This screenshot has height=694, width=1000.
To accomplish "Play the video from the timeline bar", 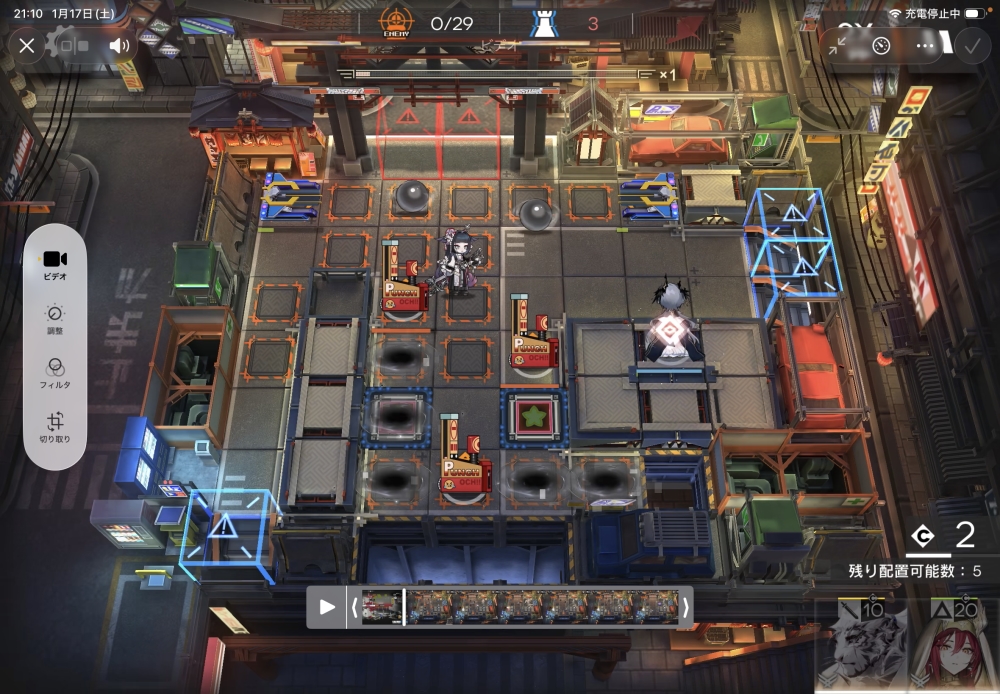I will 327,606.
